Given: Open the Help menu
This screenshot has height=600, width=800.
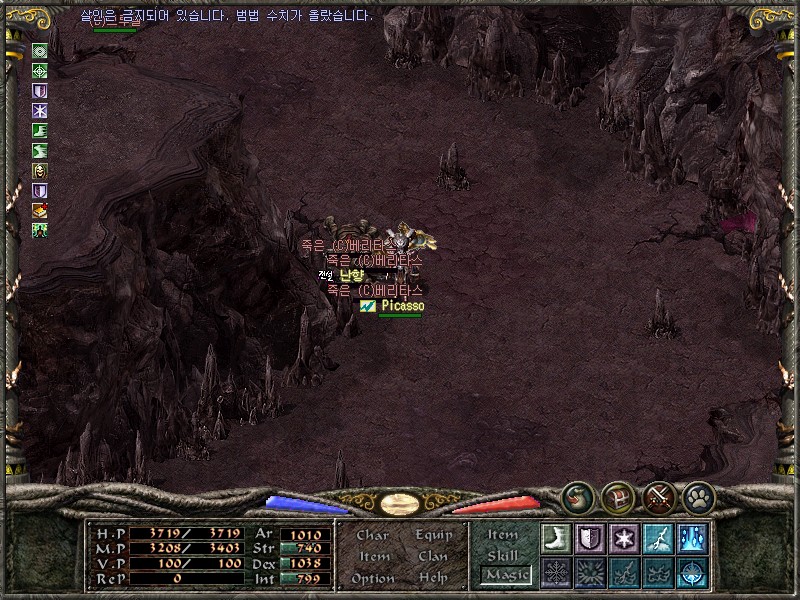Looking at the screenshot, I should (433, 578).
